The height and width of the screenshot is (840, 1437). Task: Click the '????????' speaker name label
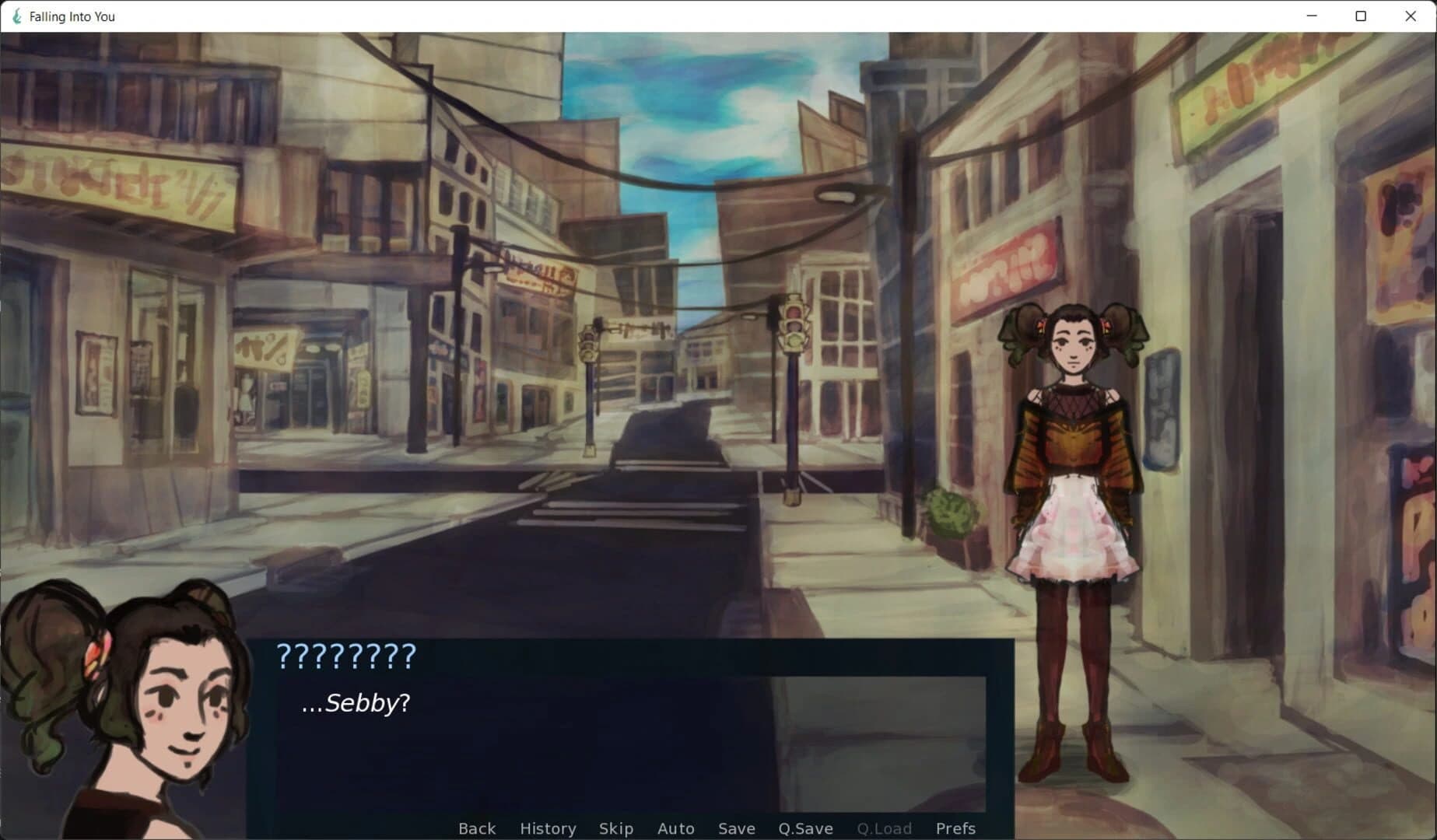[x=346, y=657]
